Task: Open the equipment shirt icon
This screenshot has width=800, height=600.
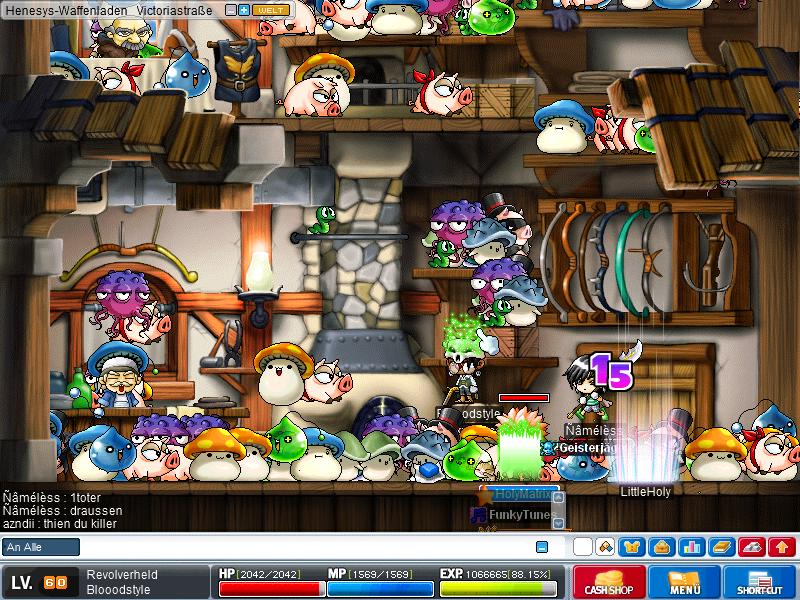Action: point(632,547)
